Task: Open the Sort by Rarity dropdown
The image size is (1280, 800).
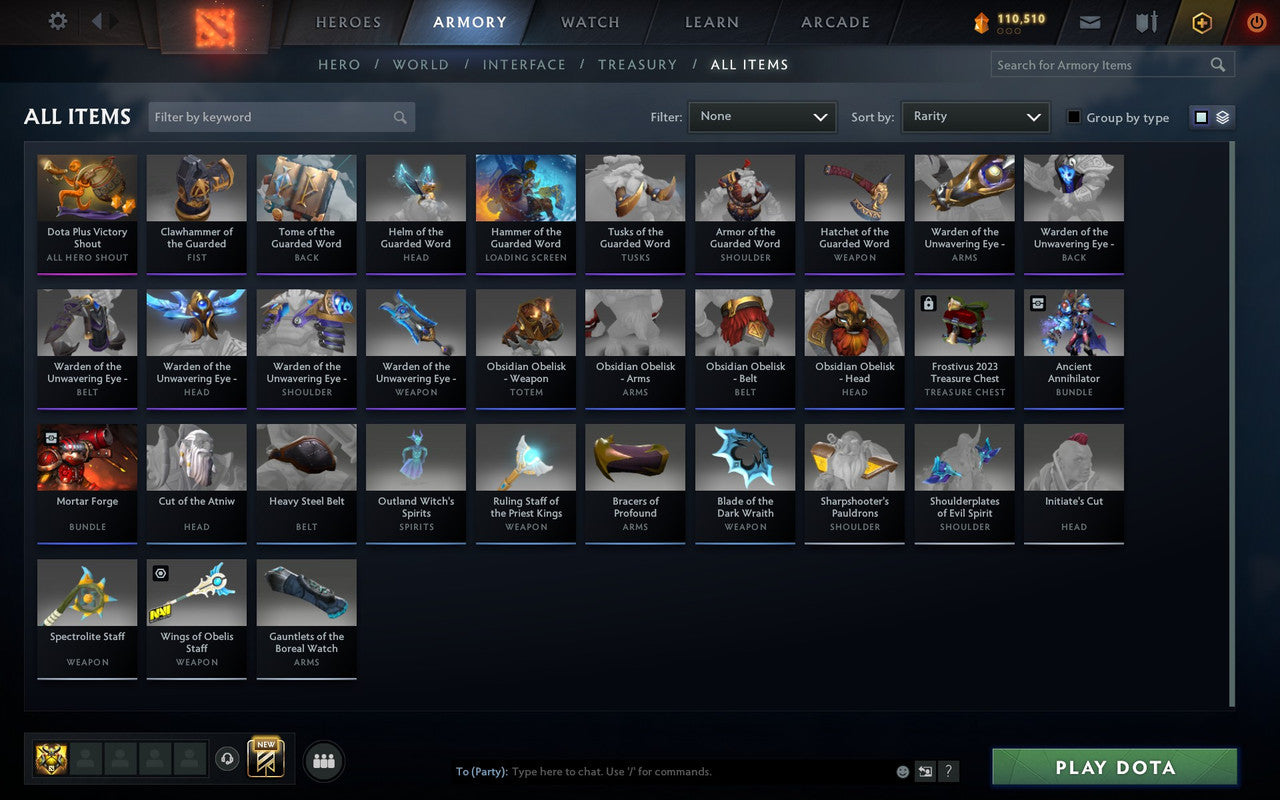Action: 975,116
